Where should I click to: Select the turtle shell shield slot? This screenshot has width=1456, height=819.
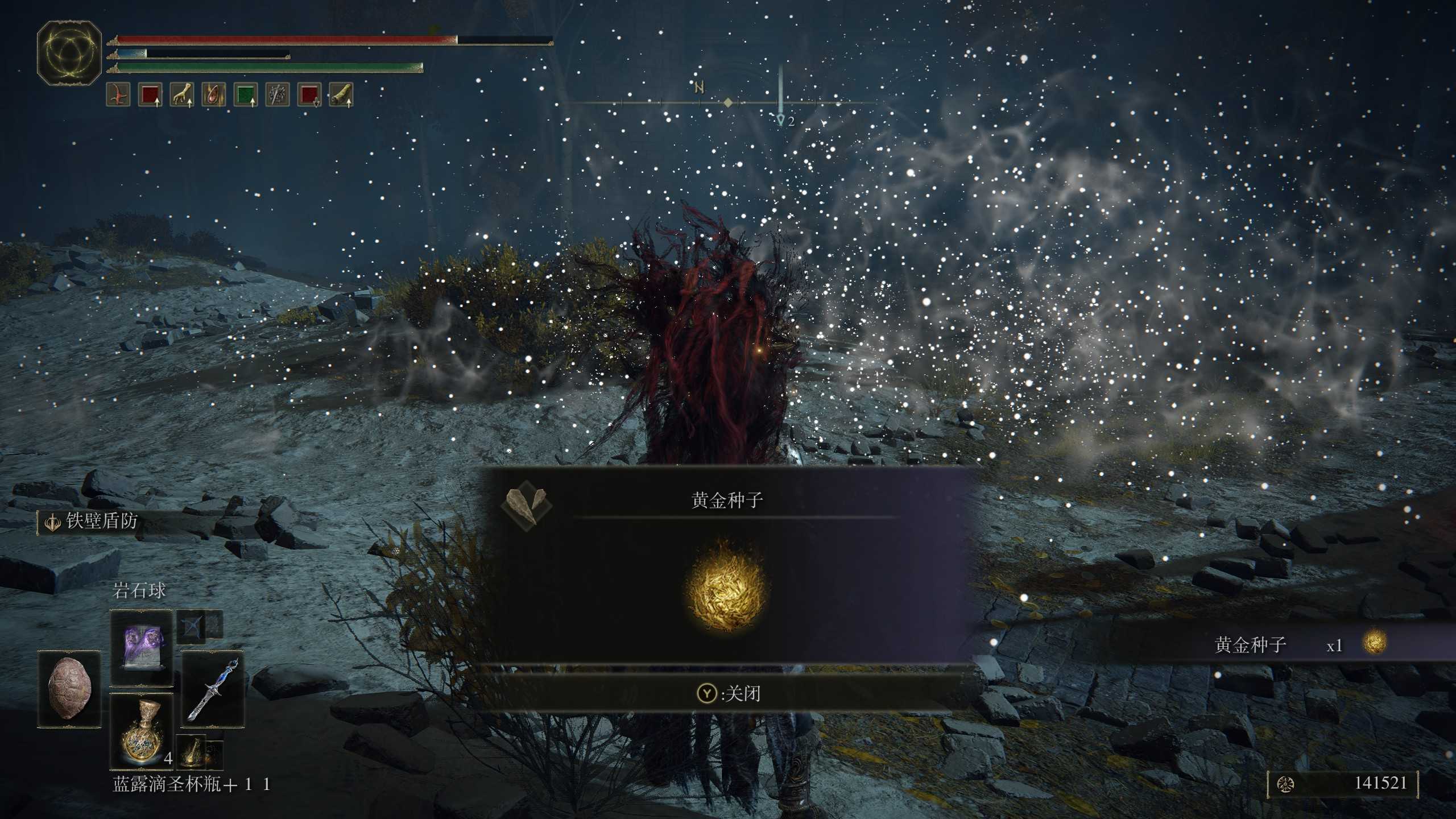pos(69,689)
